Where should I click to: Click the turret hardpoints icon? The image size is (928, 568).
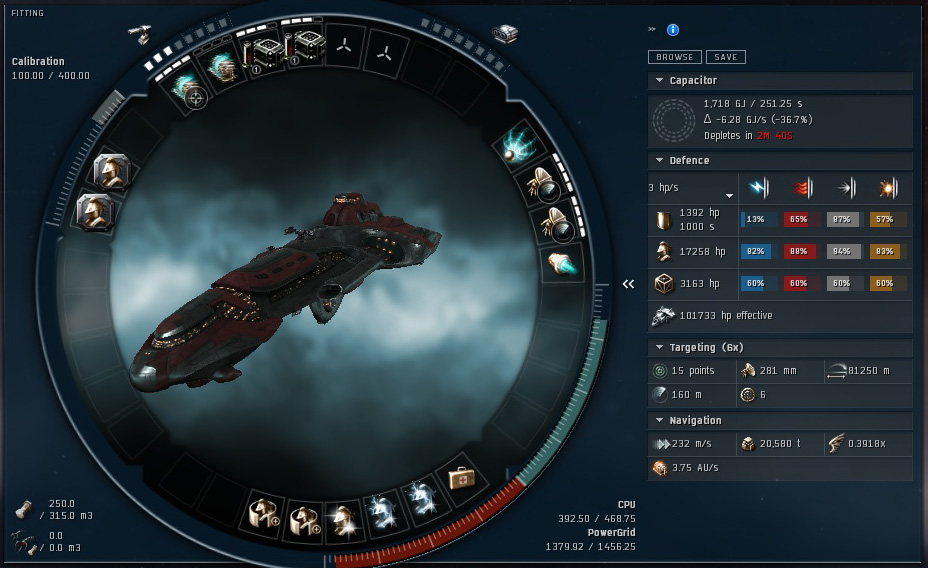pyautogui.click(x=139, y=33)
